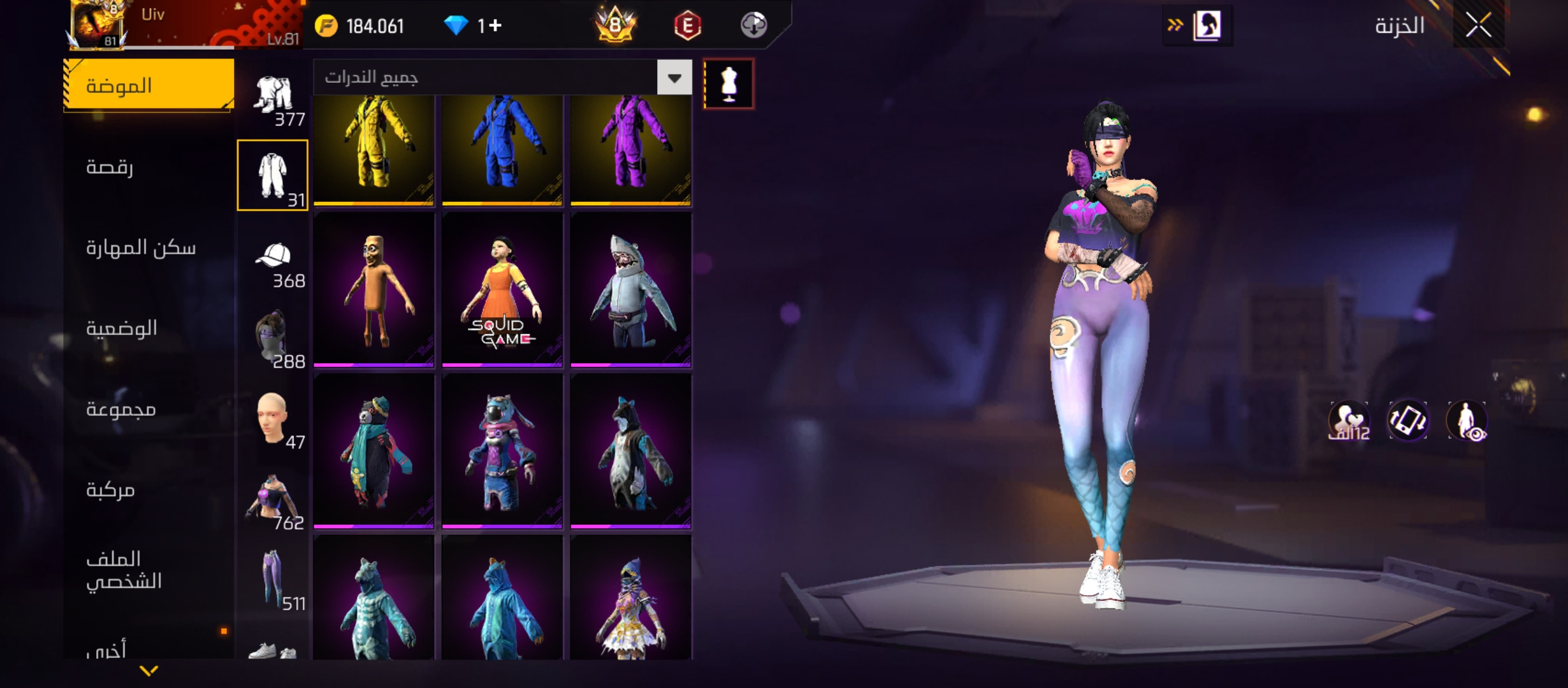The image size is (1568, 688).
Task: Switch to the الموضة fashion tab
Action: click(149, 85)
